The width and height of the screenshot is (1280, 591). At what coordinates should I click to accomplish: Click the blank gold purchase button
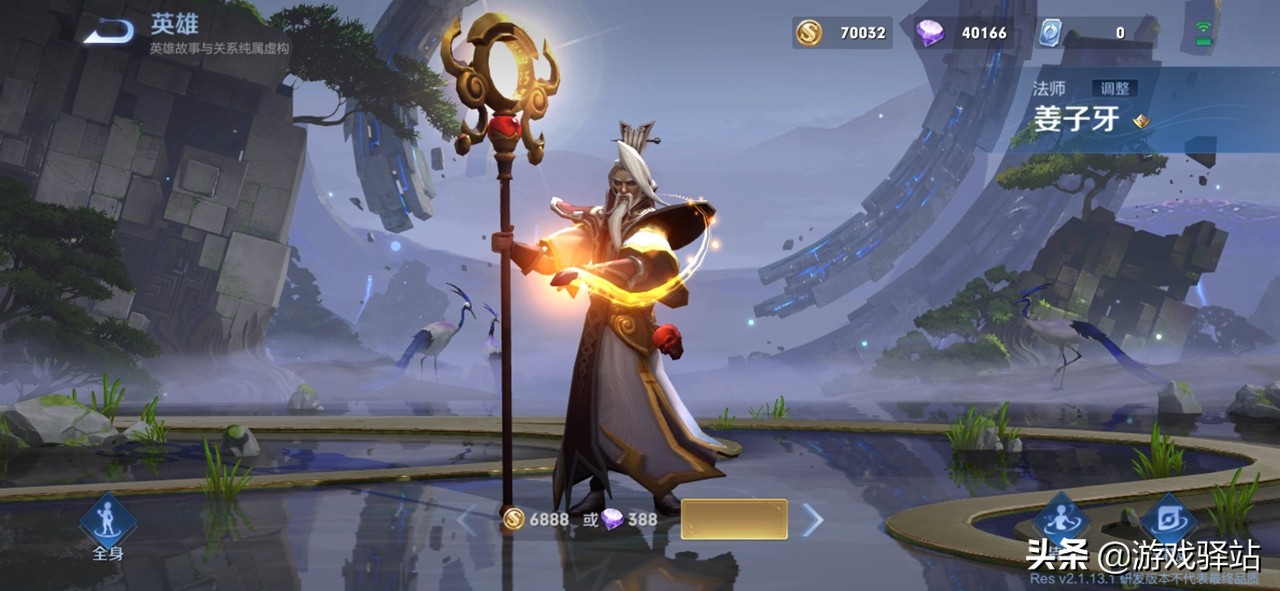coord(734,519)
